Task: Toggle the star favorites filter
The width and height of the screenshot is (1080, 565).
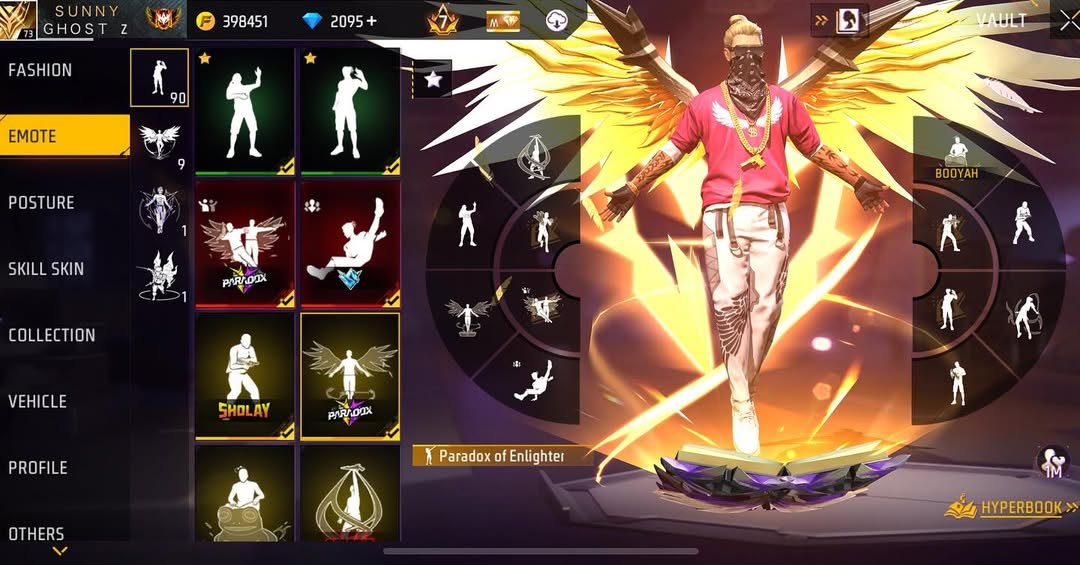Action: click(433, 80)
